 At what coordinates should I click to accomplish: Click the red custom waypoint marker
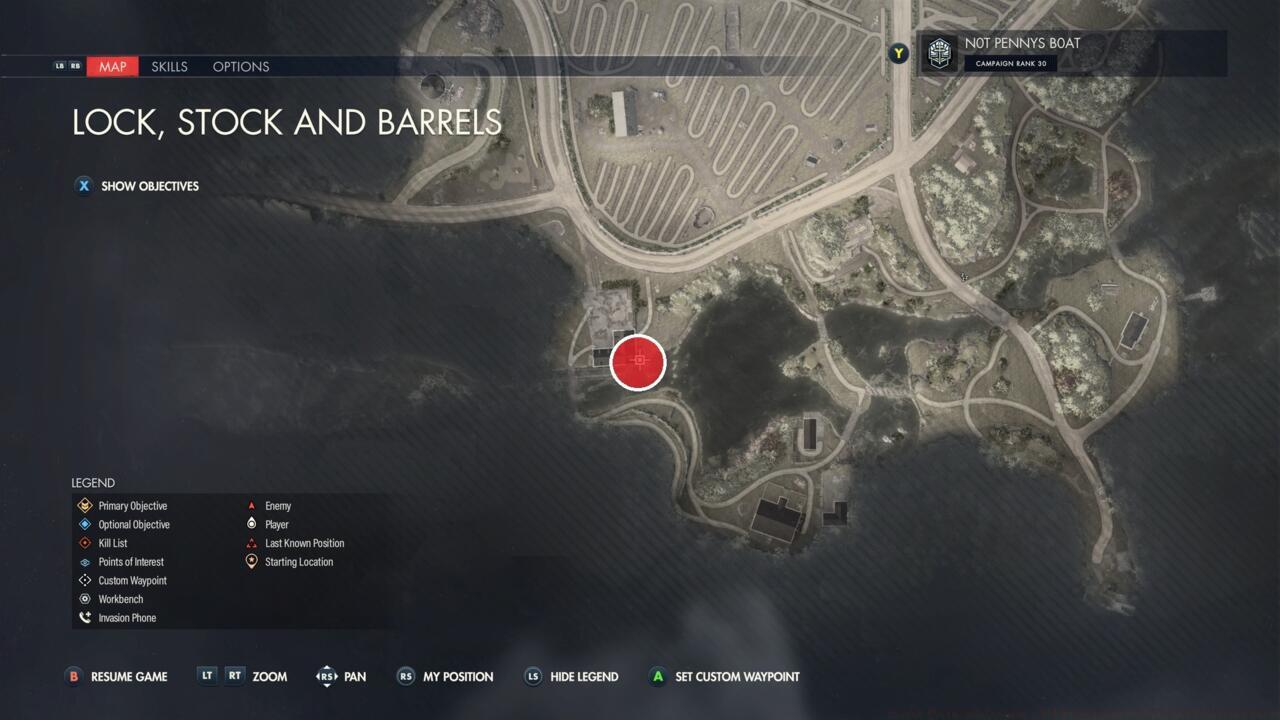(638, 362)
